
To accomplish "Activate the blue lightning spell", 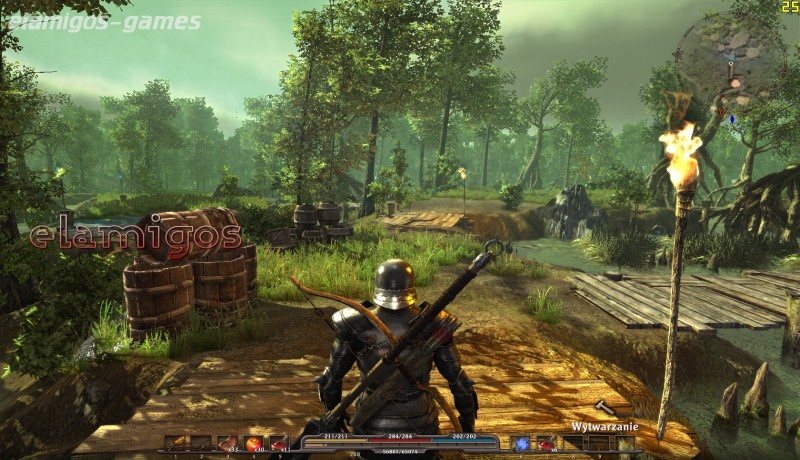I will 521,443.
